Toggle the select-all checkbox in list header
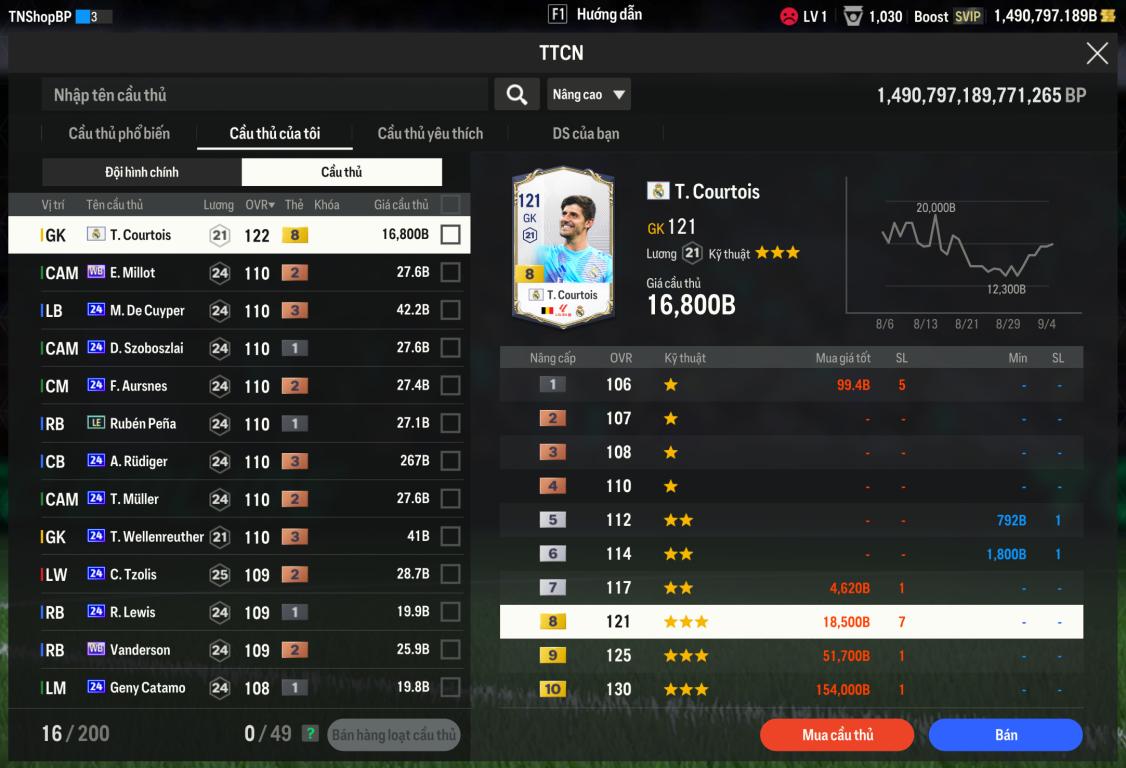Image resolution: width=1126 pixels, height=768 pixels. (451, 204)
